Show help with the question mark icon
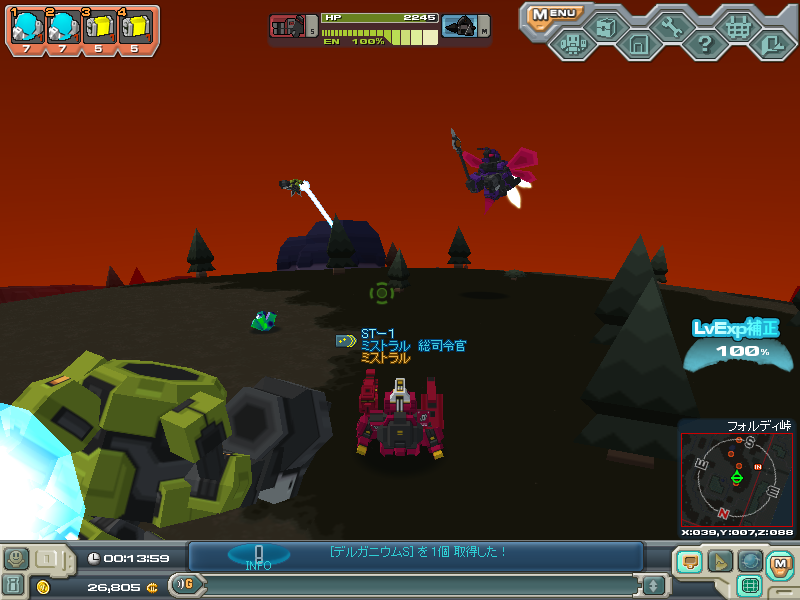The image size is (800, 600). pyautogui.click(x=705, y=43)
